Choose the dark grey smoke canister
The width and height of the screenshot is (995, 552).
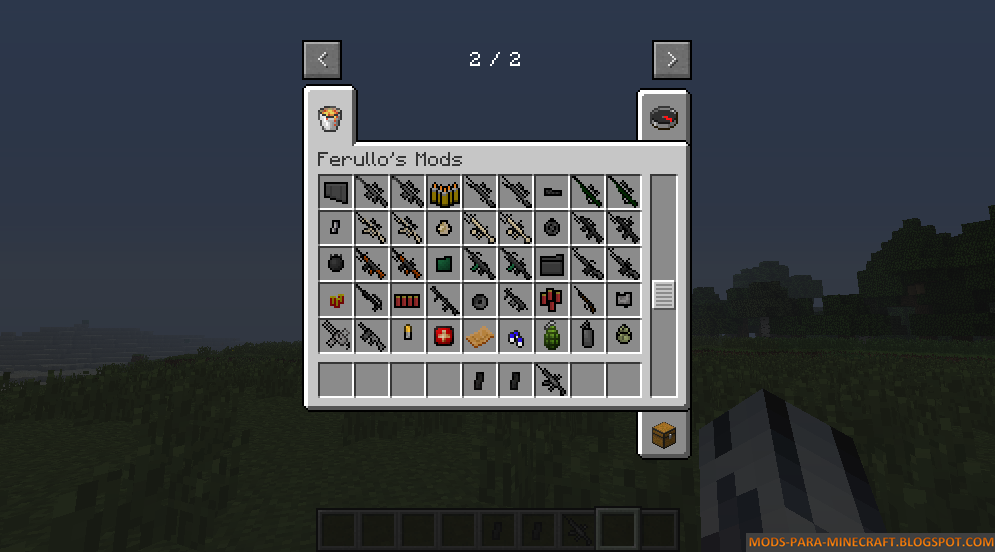pos(587,336)
